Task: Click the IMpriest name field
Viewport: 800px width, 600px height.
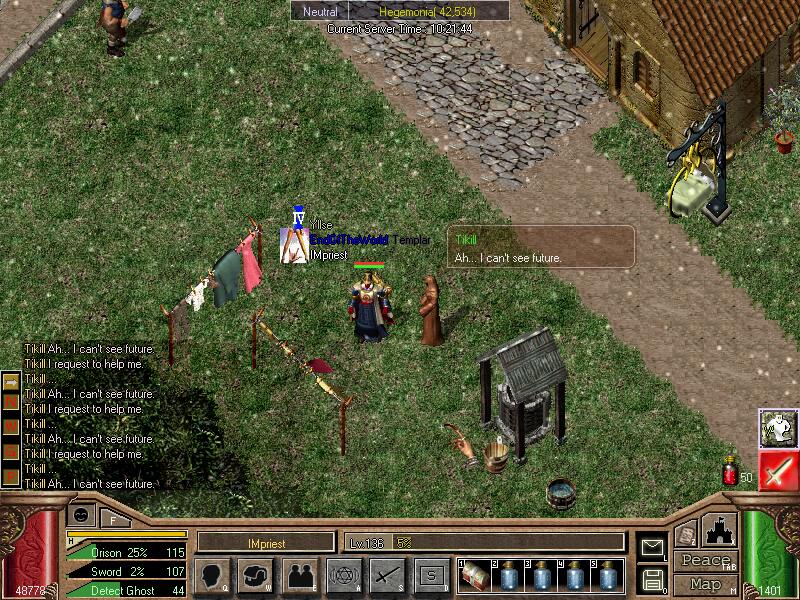Action: [266, 543]
